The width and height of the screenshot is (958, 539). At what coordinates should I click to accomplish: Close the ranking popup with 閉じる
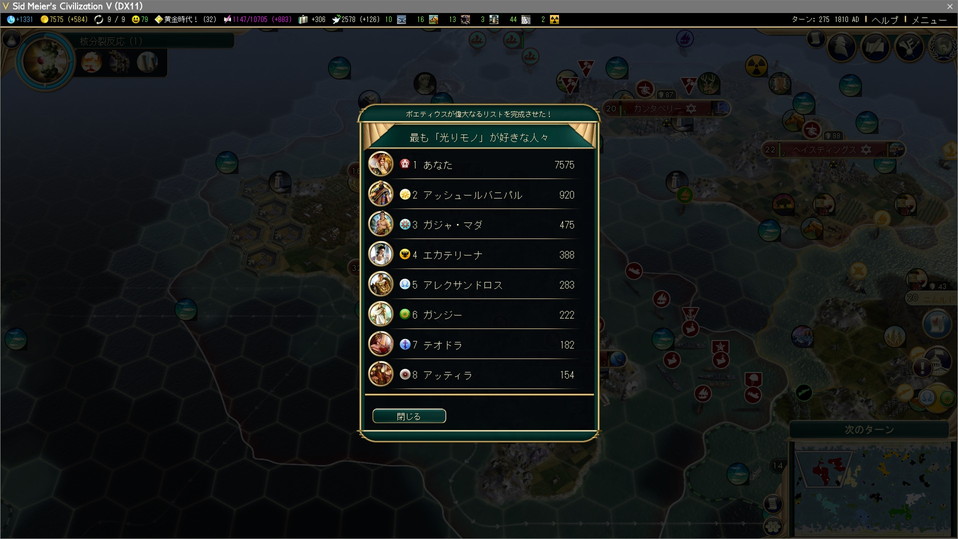coord(409,416)
